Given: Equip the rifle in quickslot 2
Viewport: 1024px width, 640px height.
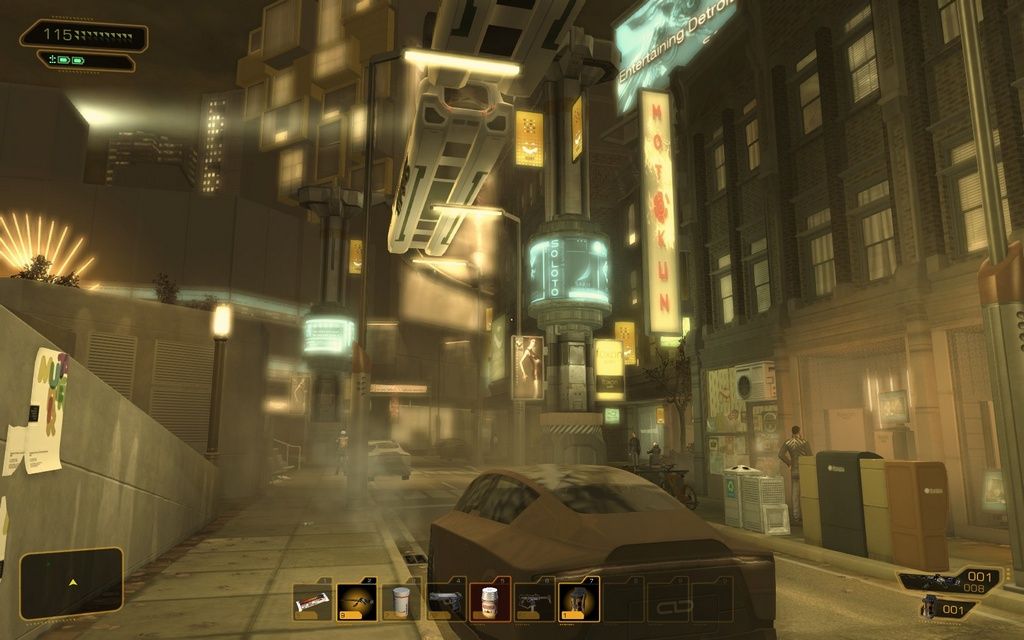Looking at the screenshot, I should point(356,602).
